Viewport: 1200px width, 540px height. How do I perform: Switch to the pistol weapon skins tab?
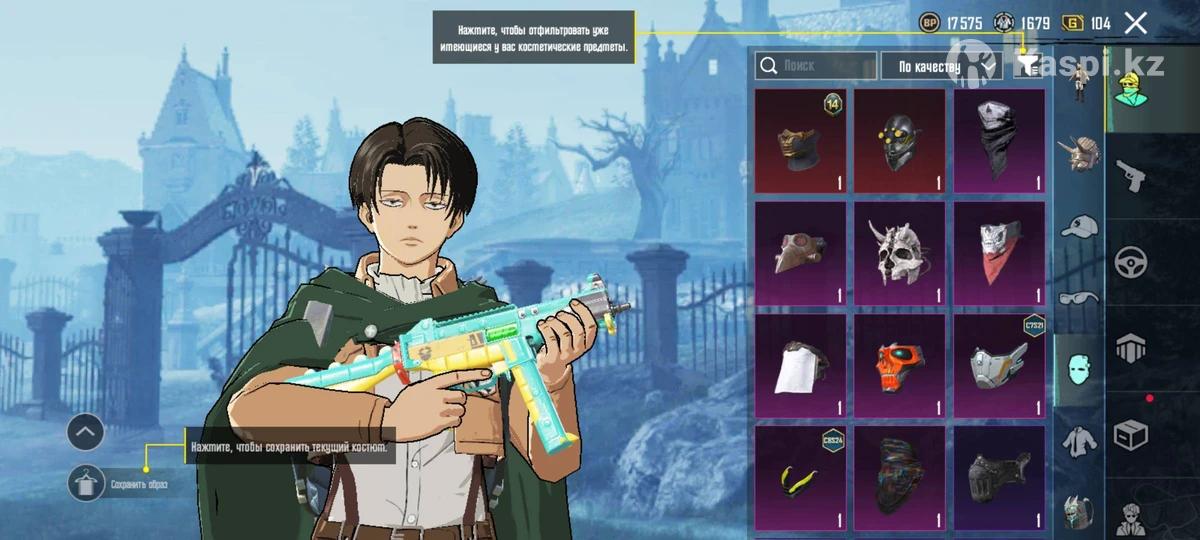tap(1130, 175)
